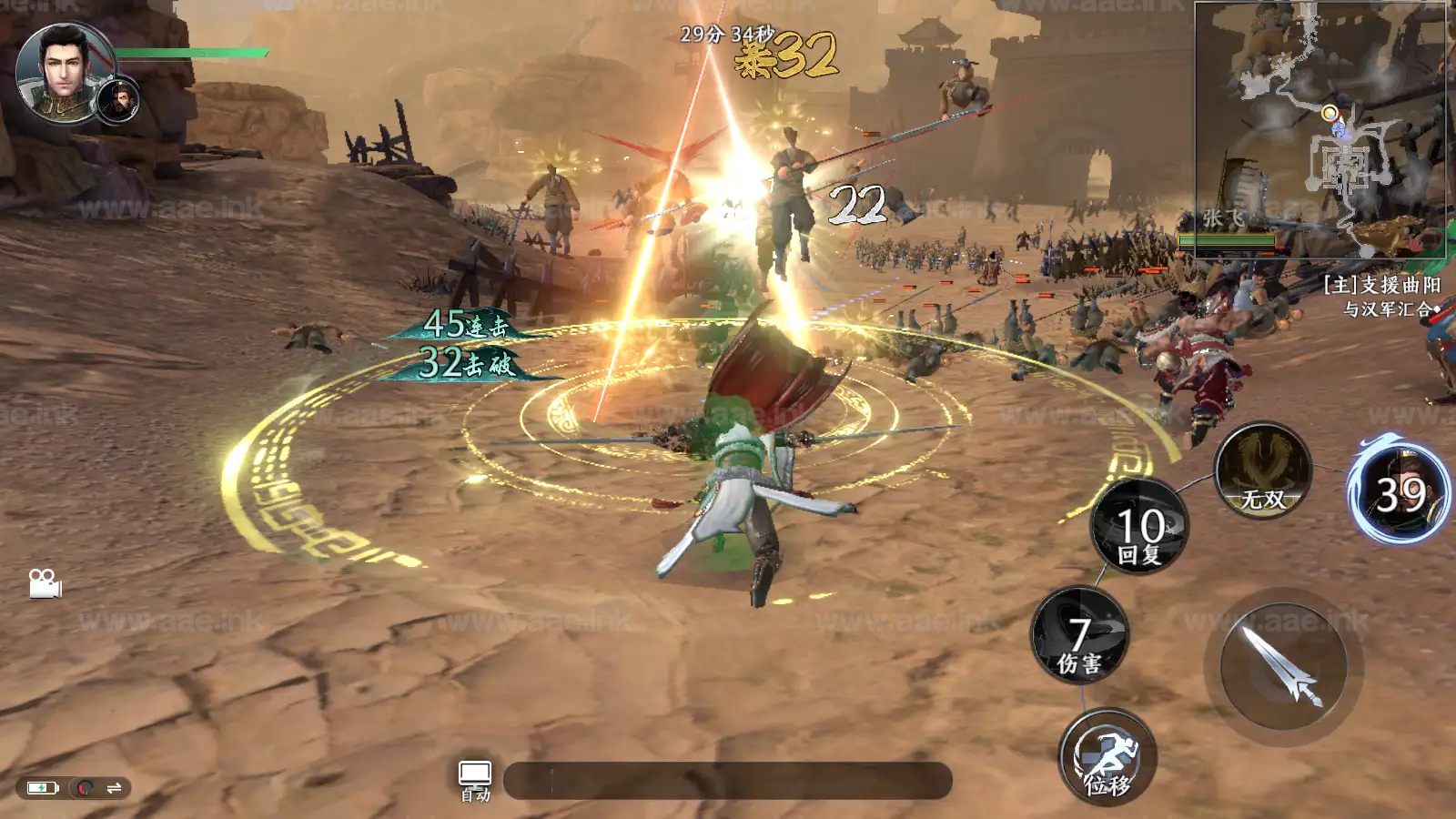The width and height of the screenshot is (1456, 819).
Task: Click the empty chat bar
Action: point(728,781)
